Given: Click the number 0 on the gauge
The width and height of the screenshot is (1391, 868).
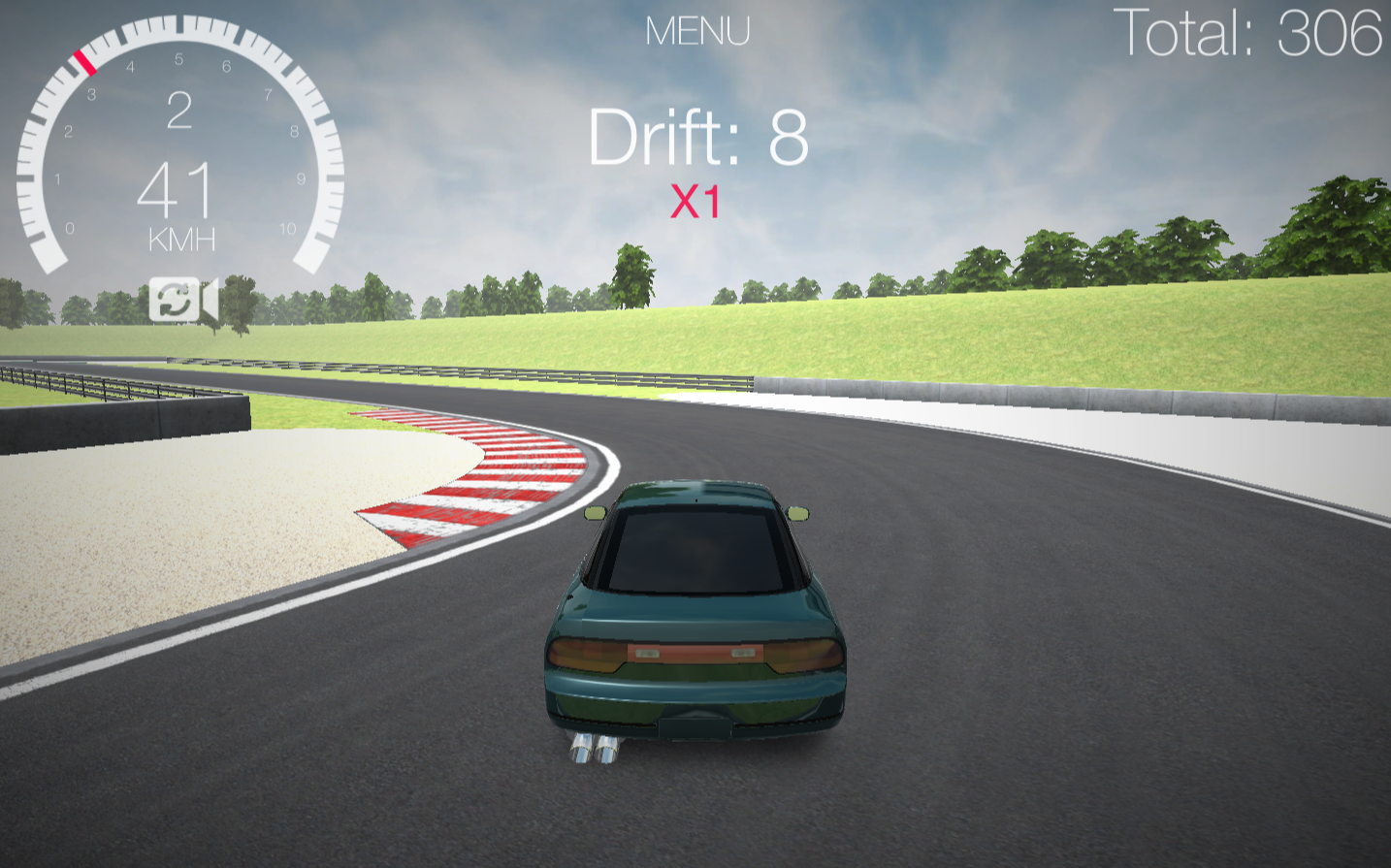Looking at the screenshot, I should [x=70, y=229].
